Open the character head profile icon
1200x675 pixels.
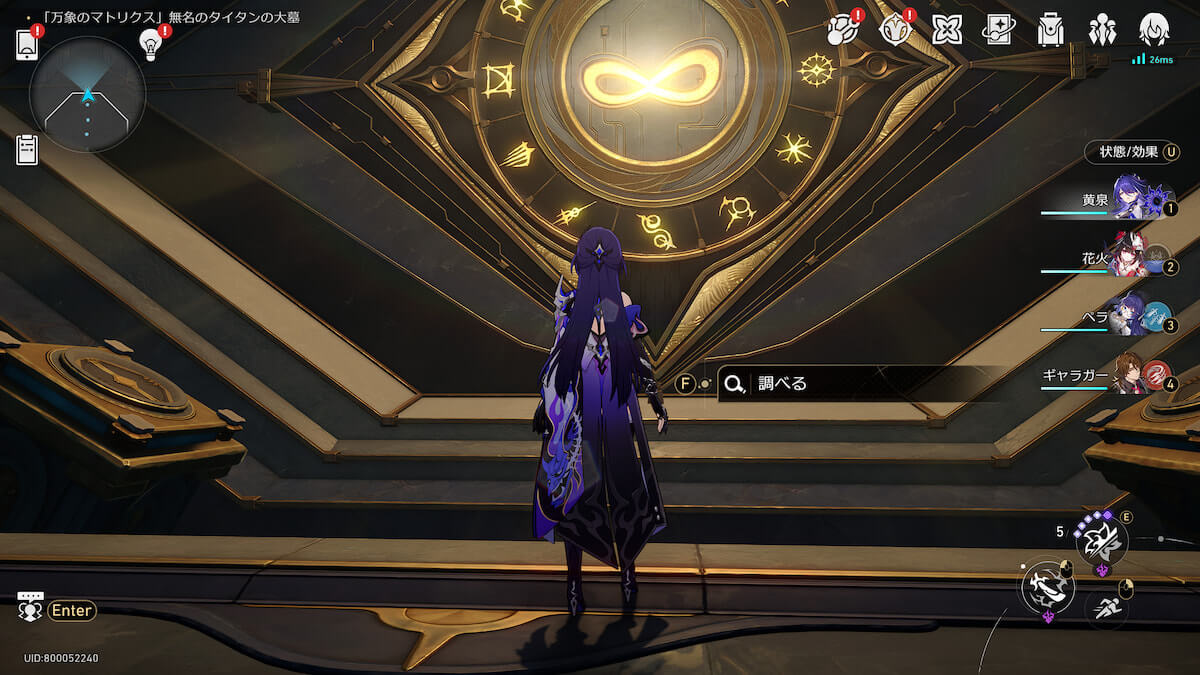(1155, 30)
